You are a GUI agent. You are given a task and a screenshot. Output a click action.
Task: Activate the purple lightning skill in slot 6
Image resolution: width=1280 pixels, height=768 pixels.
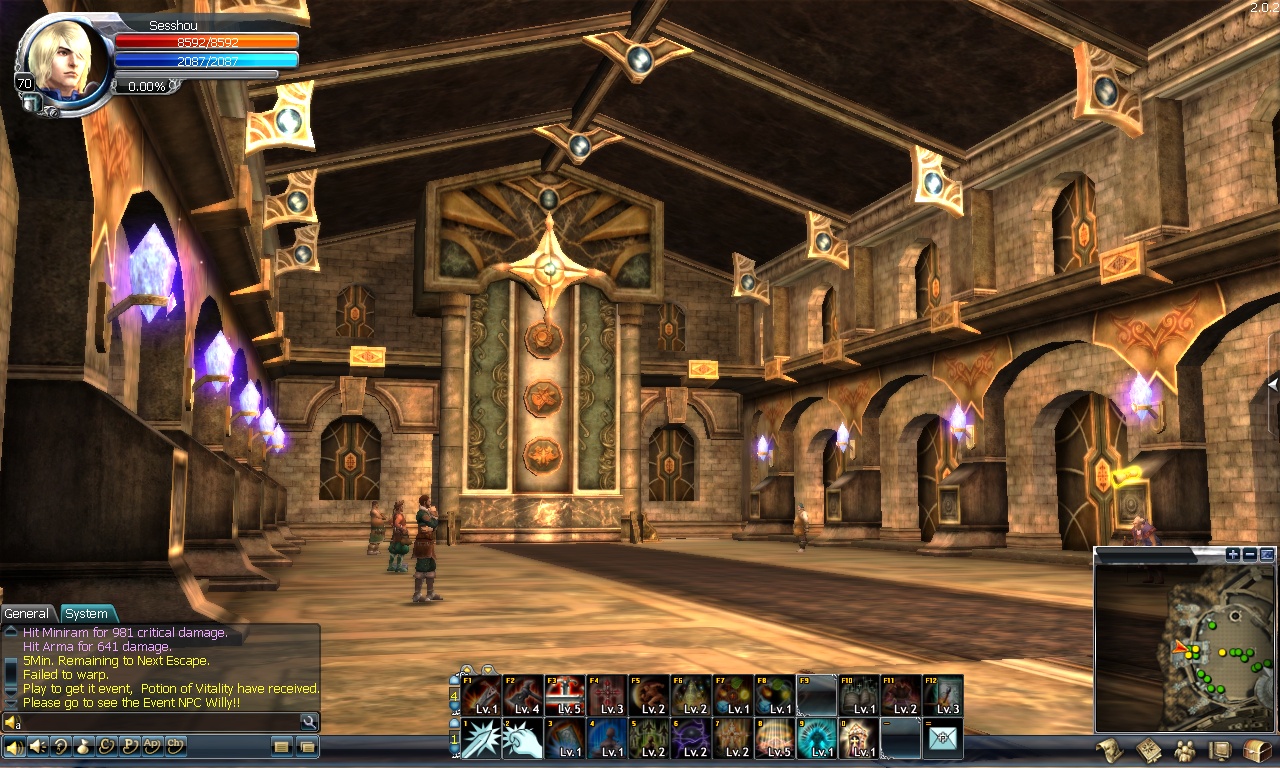691,739
